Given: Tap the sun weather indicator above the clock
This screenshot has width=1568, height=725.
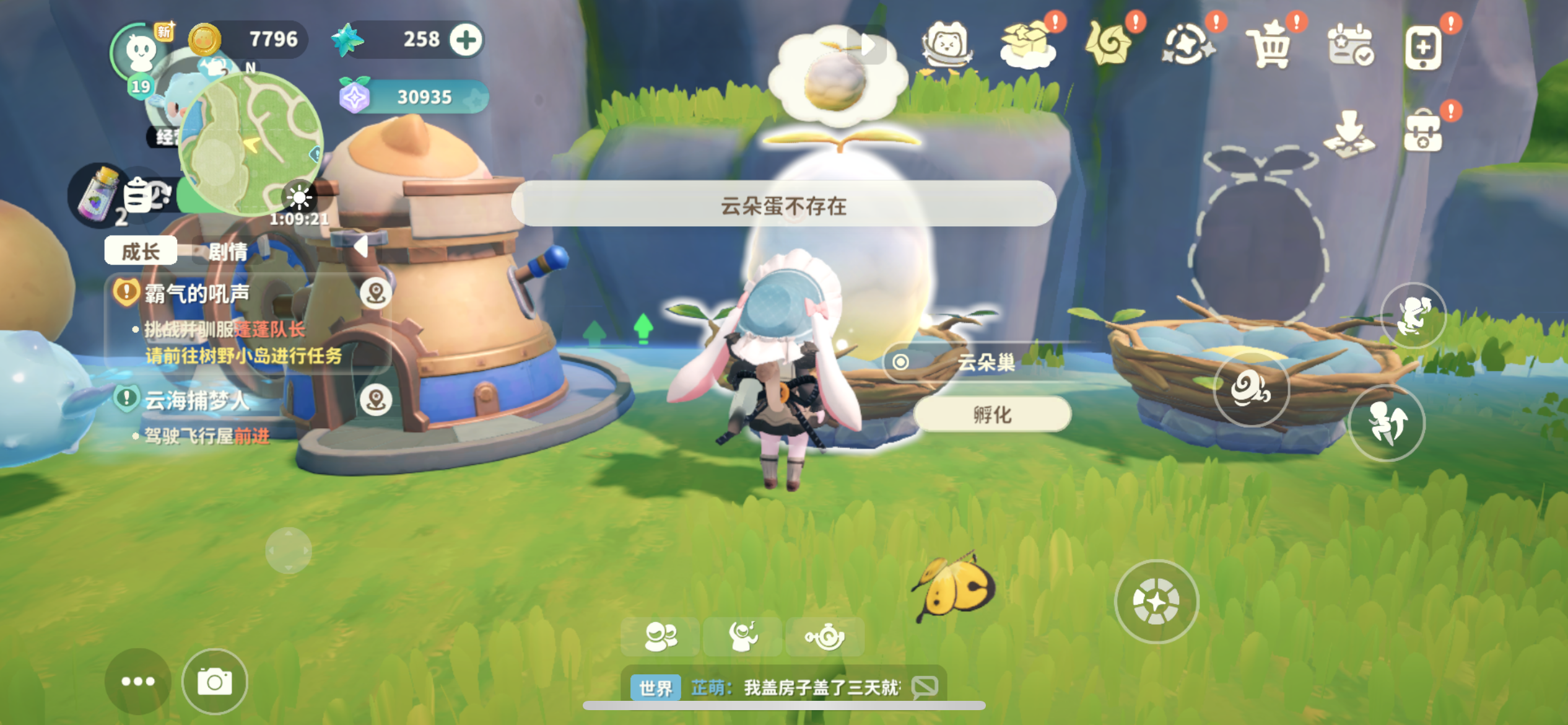Looking at the screenshot, I should [x=299, y=197].
